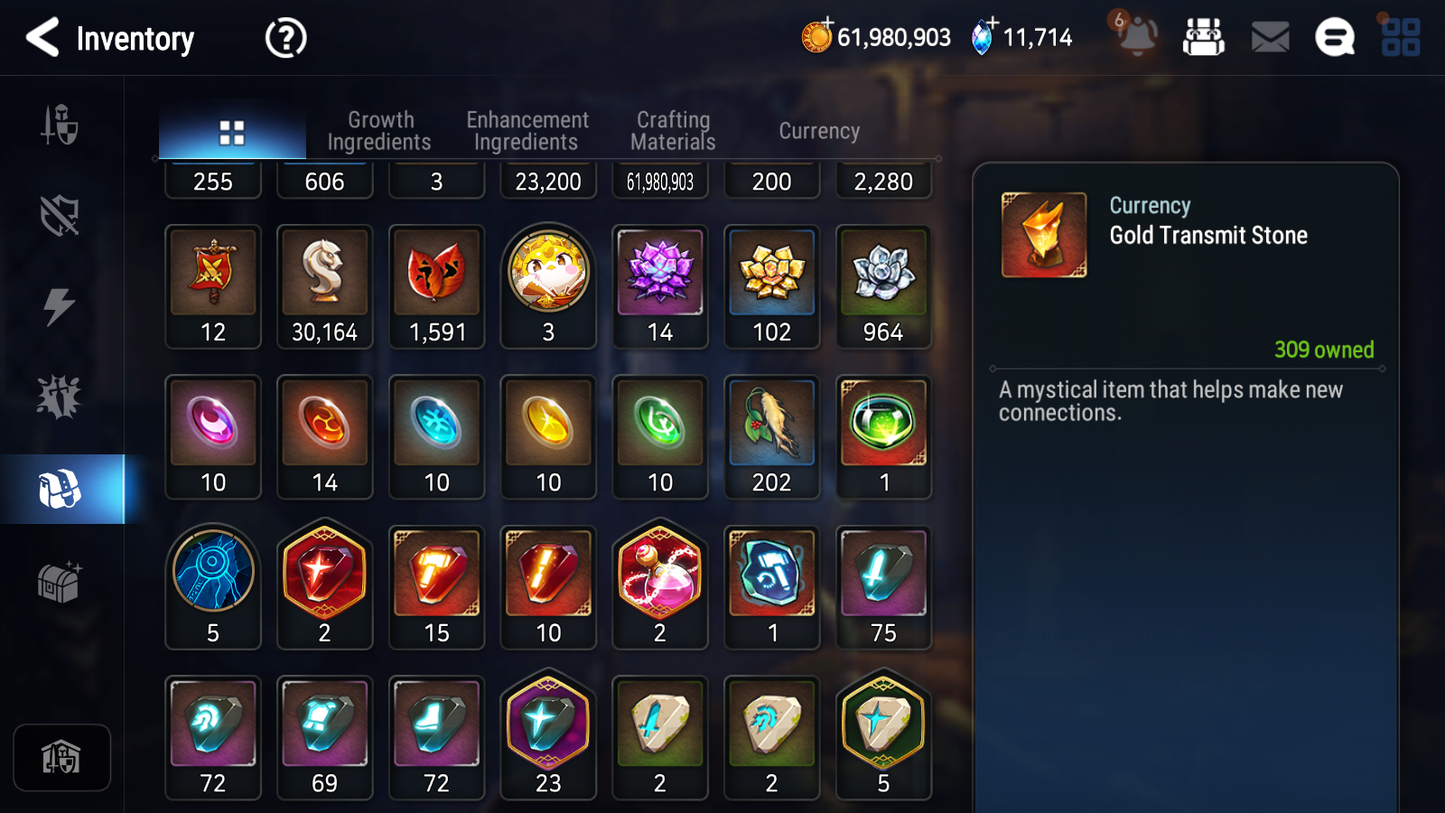Switch to the Currency tab

click(x=818, y=130)
